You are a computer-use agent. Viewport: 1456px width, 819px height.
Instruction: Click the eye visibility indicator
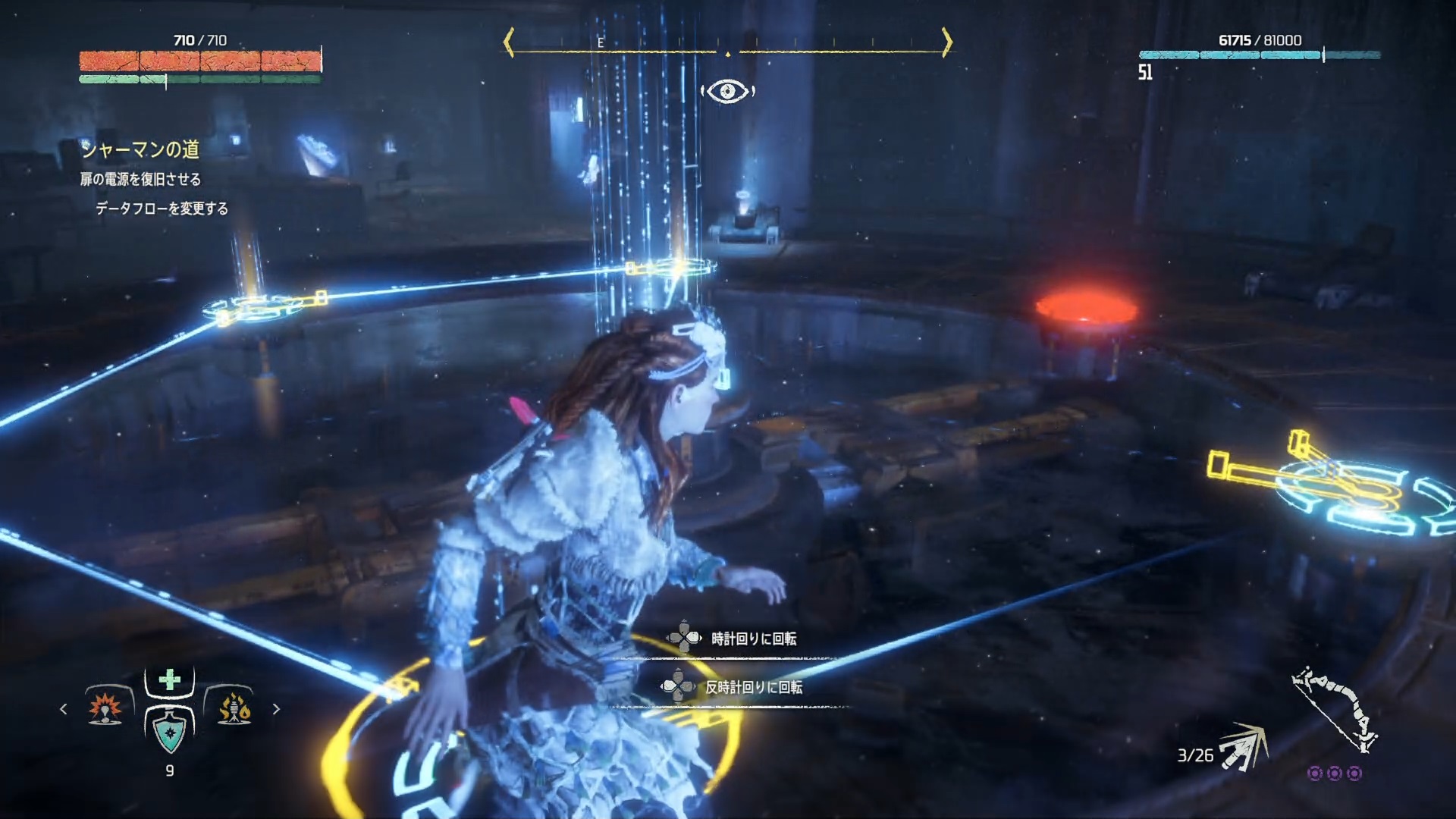click(727, 92)
